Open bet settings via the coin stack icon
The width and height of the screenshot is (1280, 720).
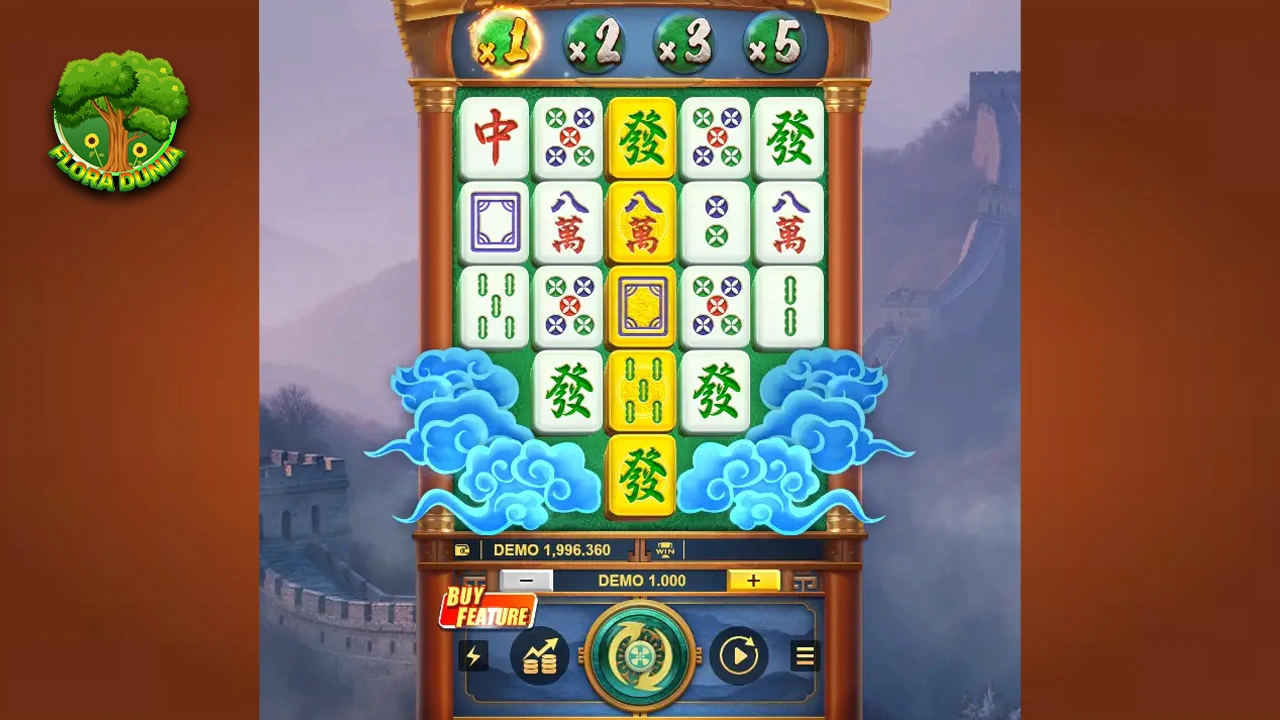pos(540,656)
